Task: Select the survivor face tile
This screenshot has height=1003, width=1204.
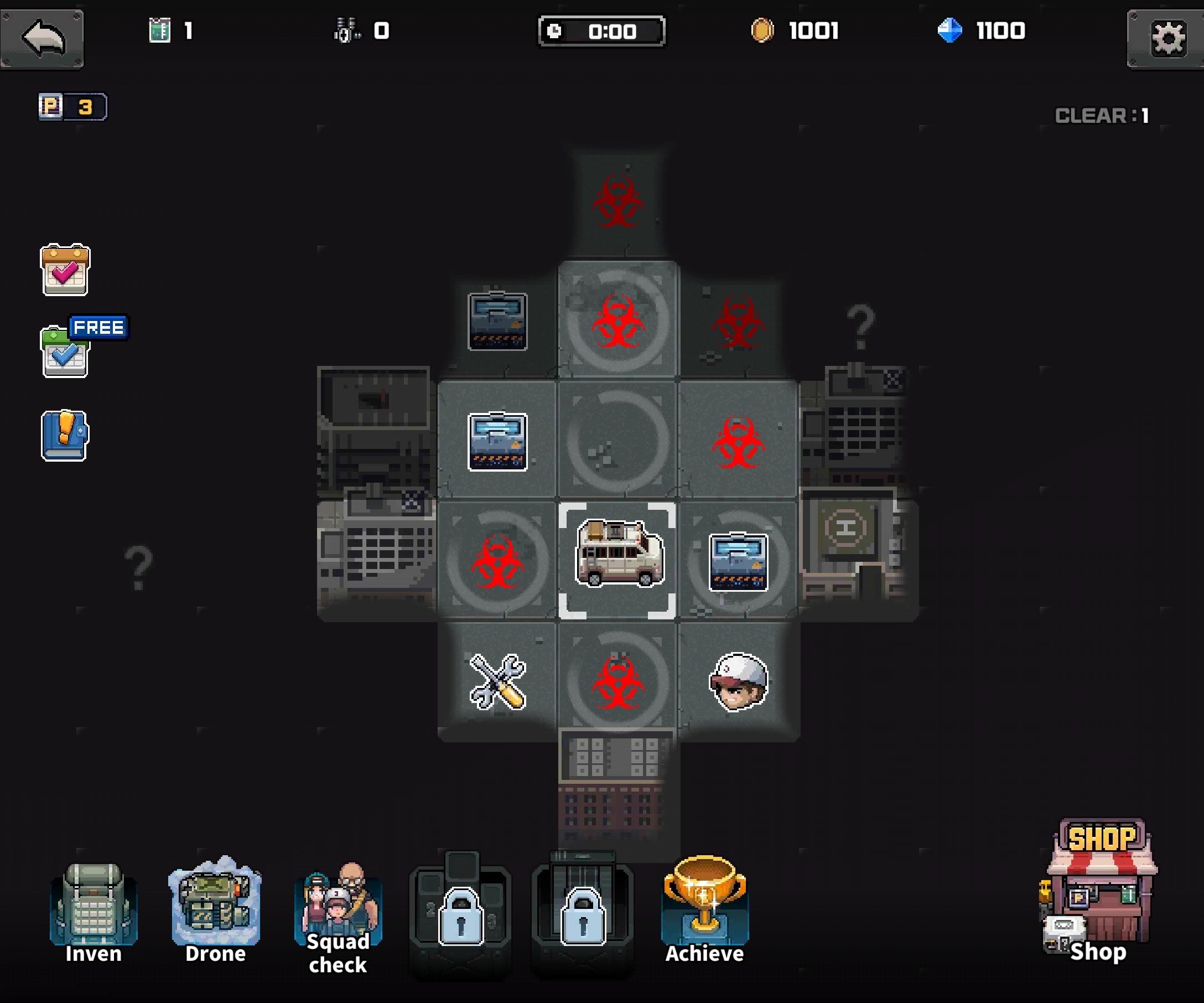Action: [739, 681]
